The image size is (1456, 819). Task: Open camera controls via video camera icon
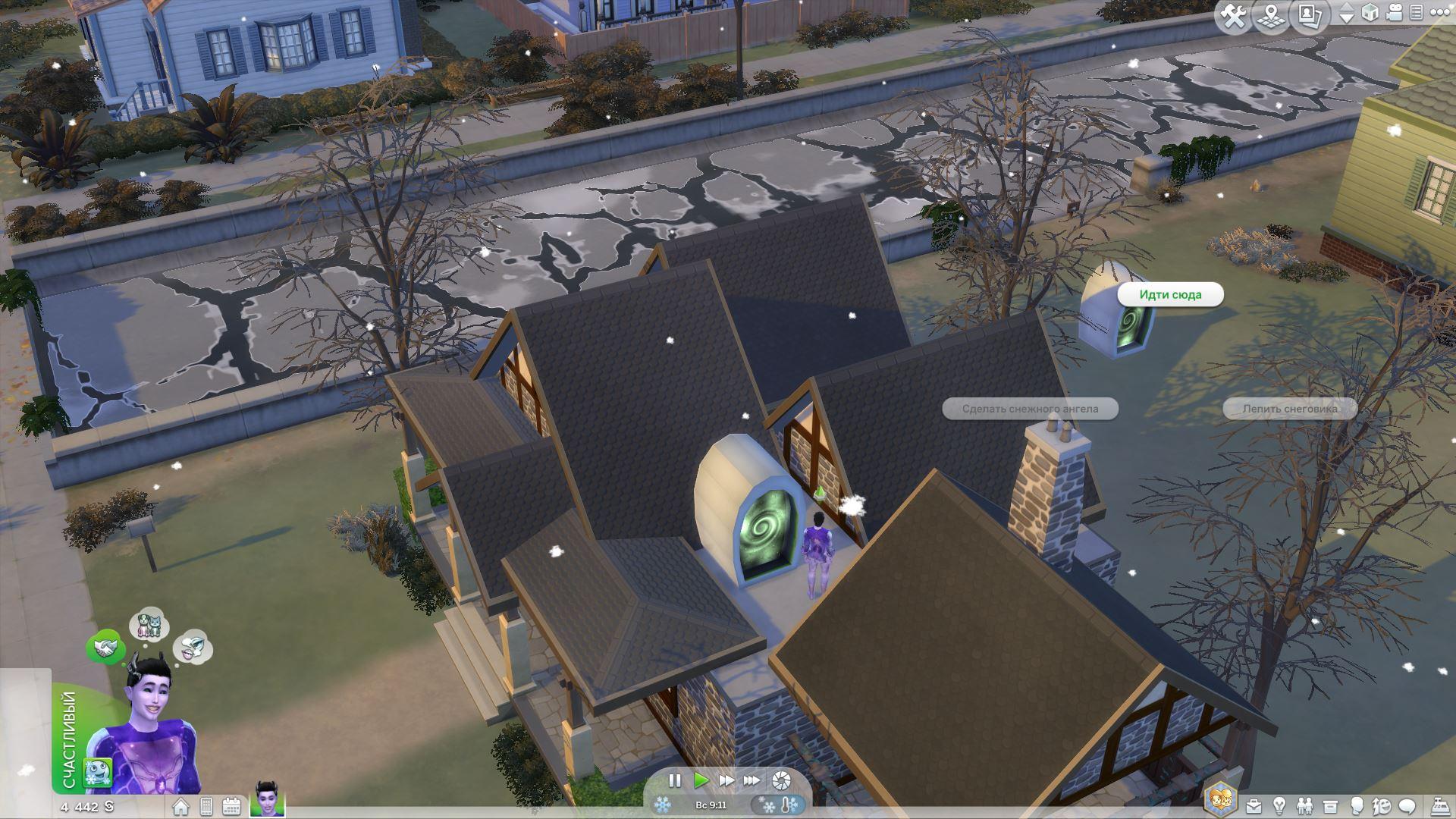click(1395, 13)
